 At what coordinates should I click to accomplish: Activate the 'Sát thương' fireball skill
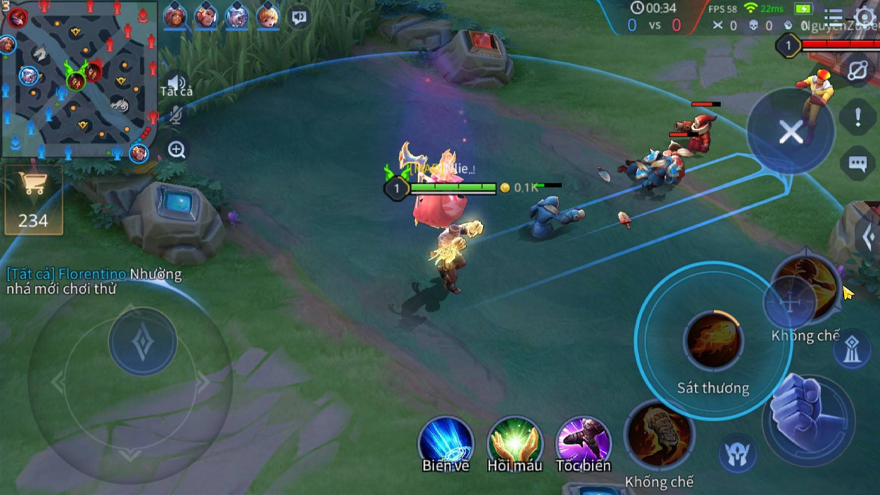[x=713, y=342]
